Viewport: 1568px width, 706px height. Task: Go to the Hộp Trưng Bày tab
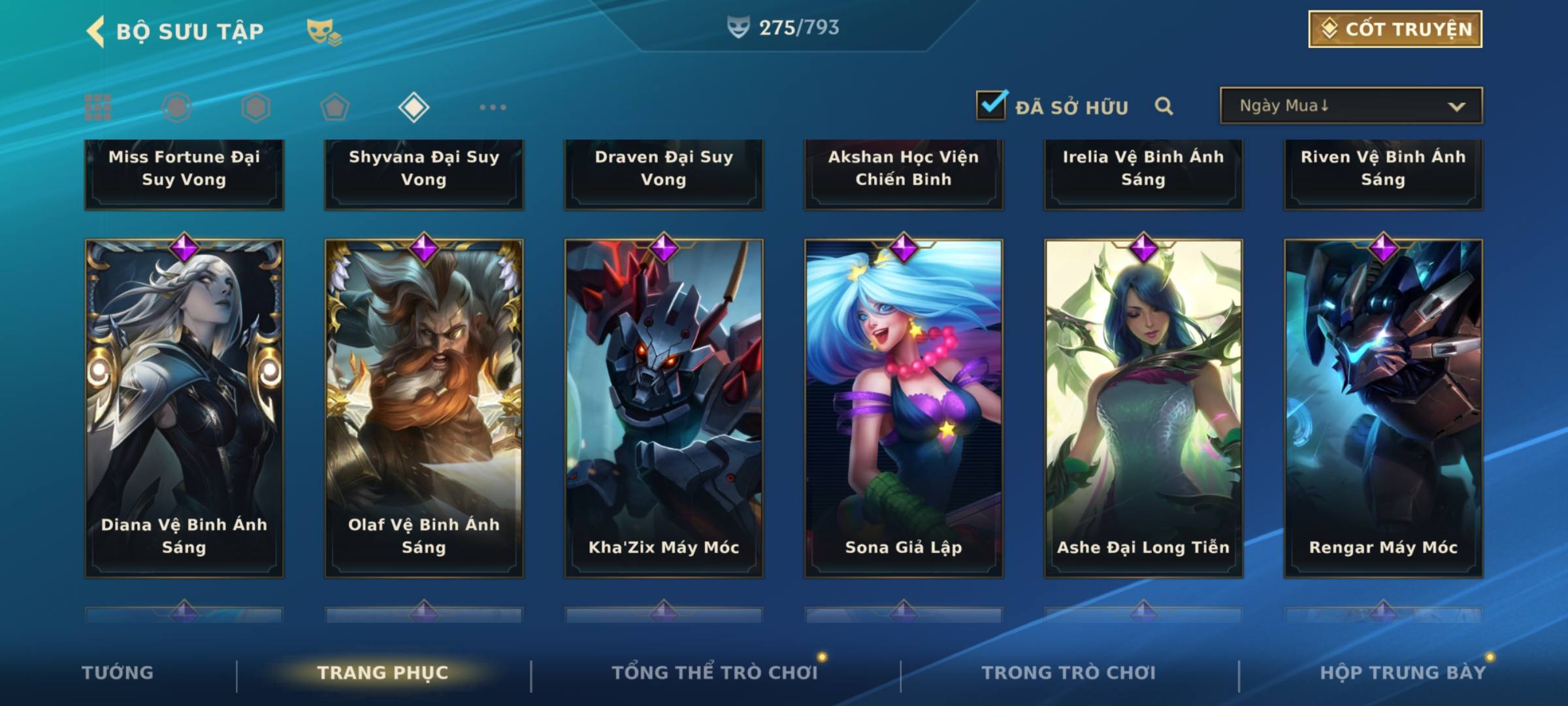pos(1402,673)
